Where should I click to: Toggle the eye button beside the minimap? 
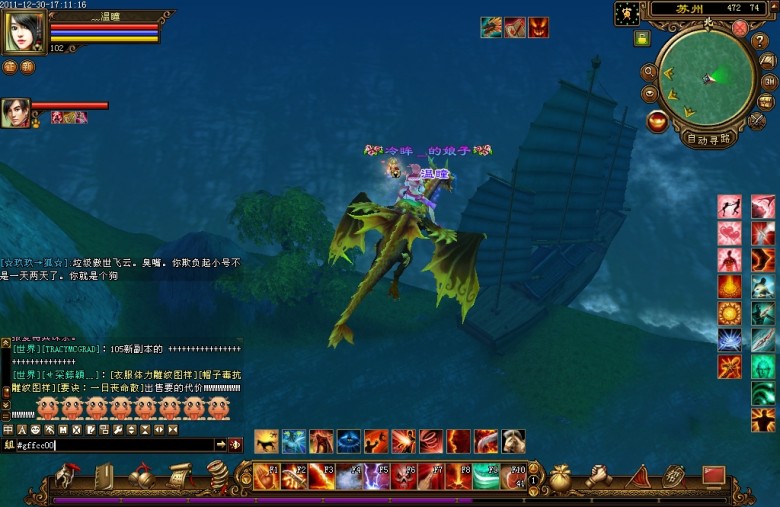point(649,93)
